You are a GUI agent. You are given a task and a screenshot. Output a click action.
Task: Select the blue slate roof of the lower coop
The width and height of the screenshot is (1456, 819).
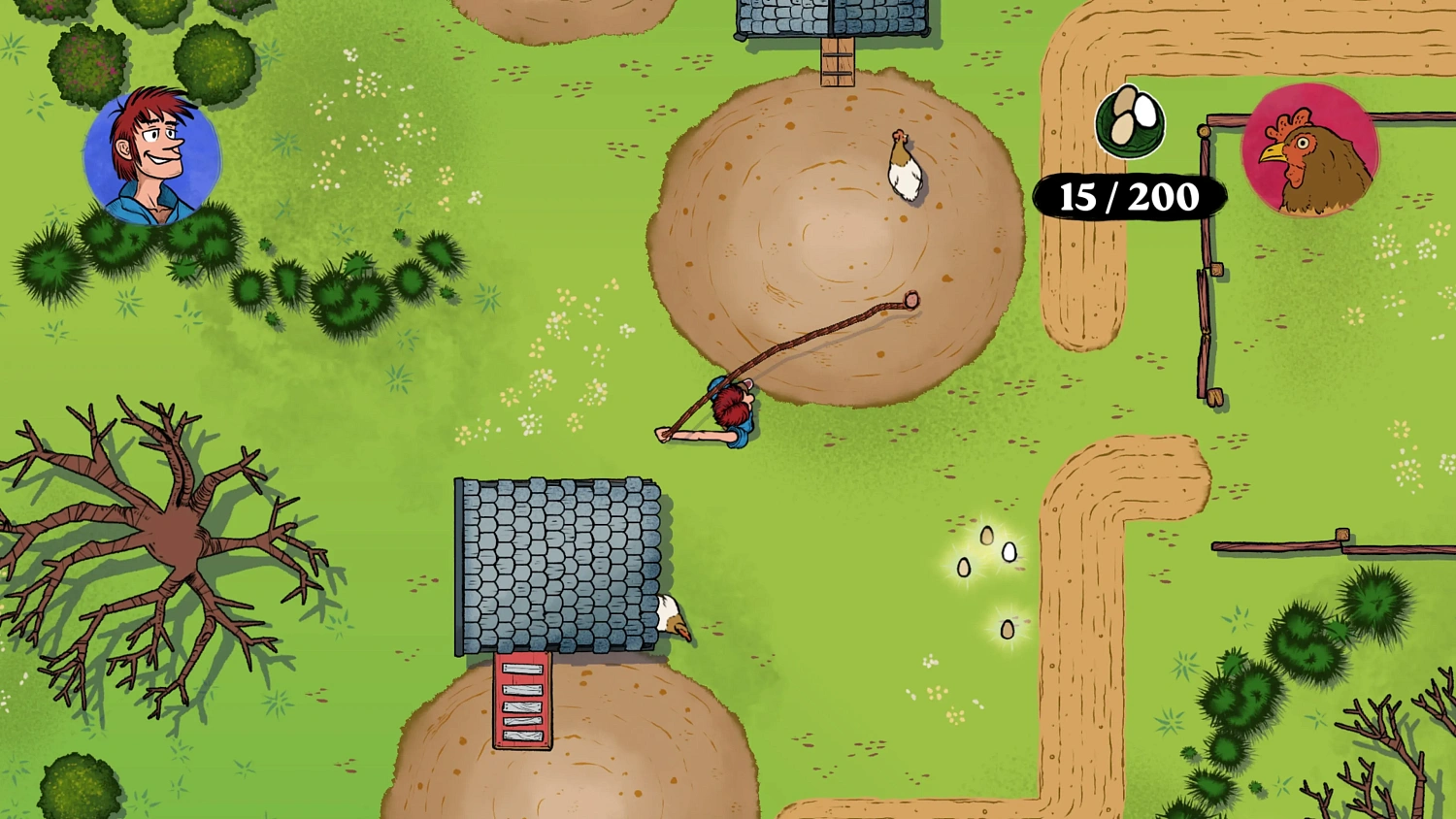[558, 563]
